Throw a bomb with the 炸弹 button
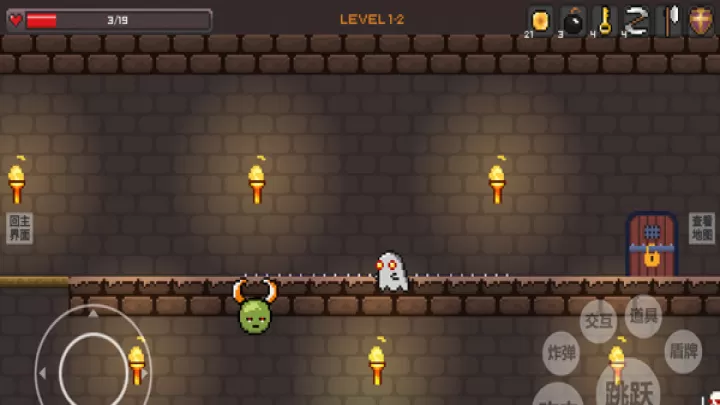The image size is (720, 405). click(562, 353)
